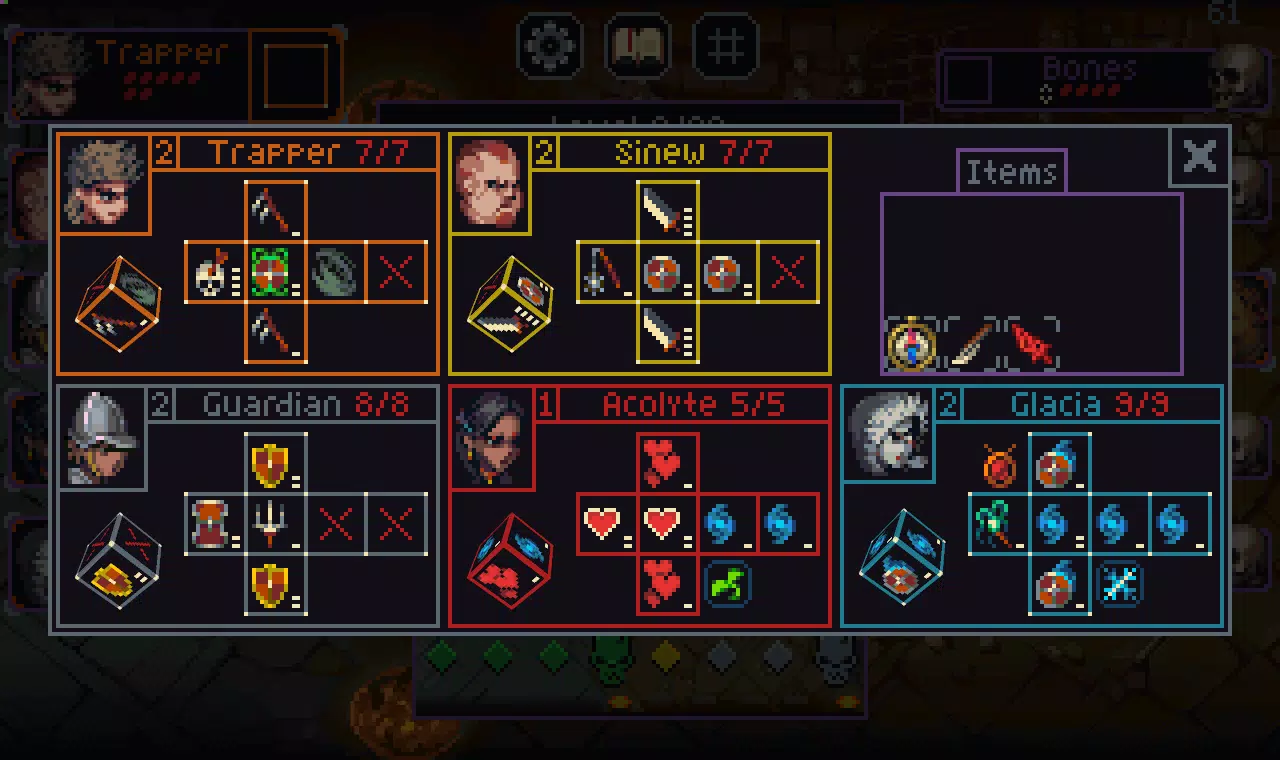
Task: Select the compass amulet in the Items panel
Action: coord(911,347)
